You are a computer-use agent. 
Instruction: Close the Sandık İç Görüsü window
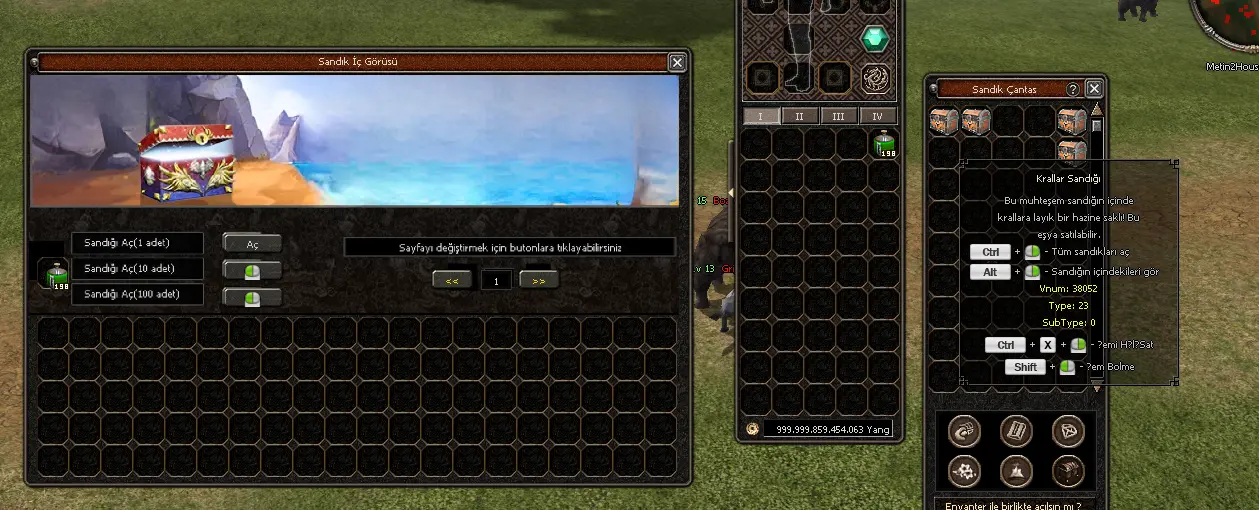pyautogui.click(x=677, y=62)
